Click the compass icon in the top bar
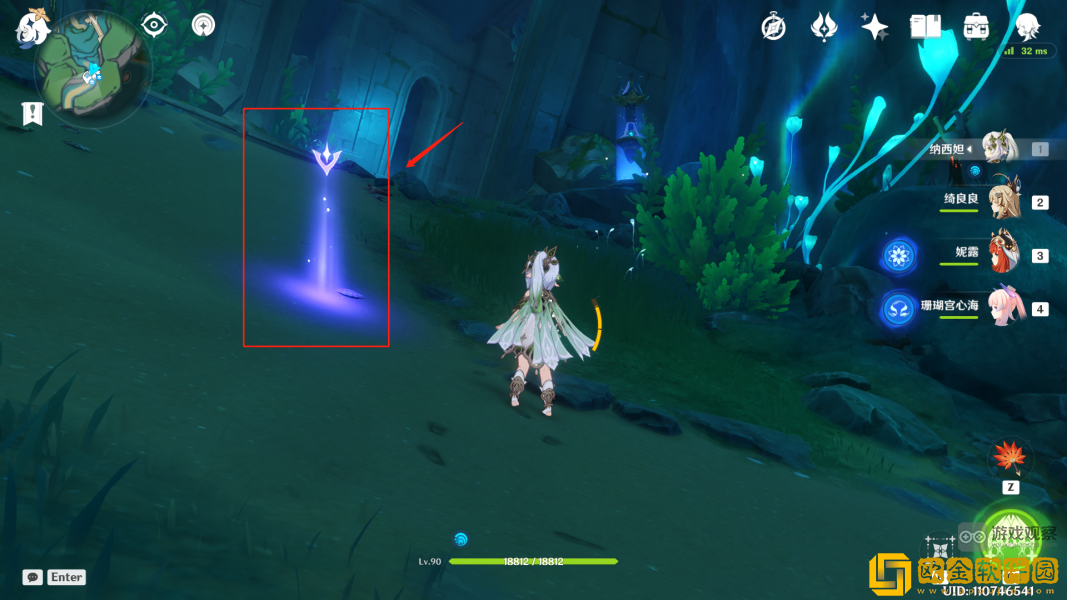The image size is (1067, 600). click(x=773, y=27)
